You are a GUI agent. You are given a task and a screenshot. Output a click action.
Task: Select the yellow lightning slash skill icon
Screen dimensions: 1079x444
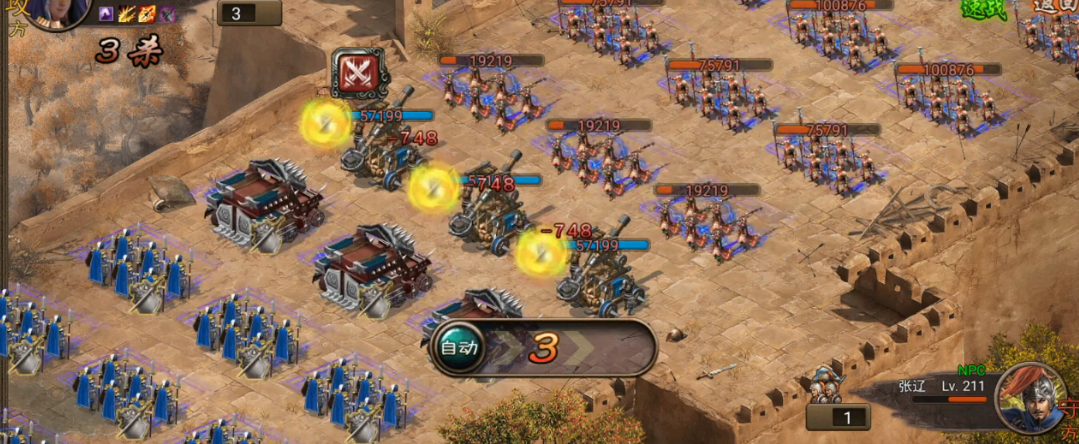127,14
